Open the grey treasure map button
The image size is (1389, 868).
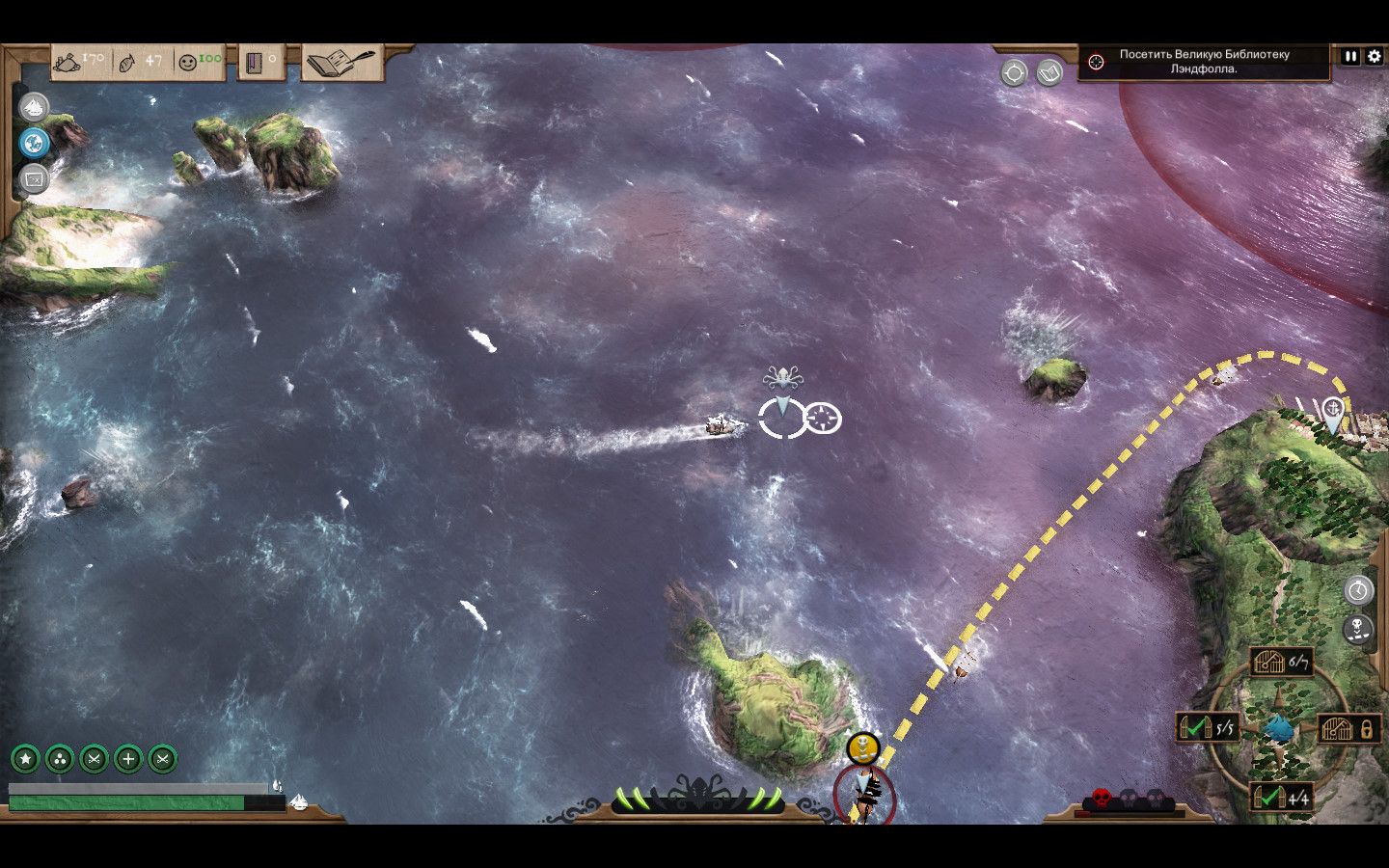point(34,178)
